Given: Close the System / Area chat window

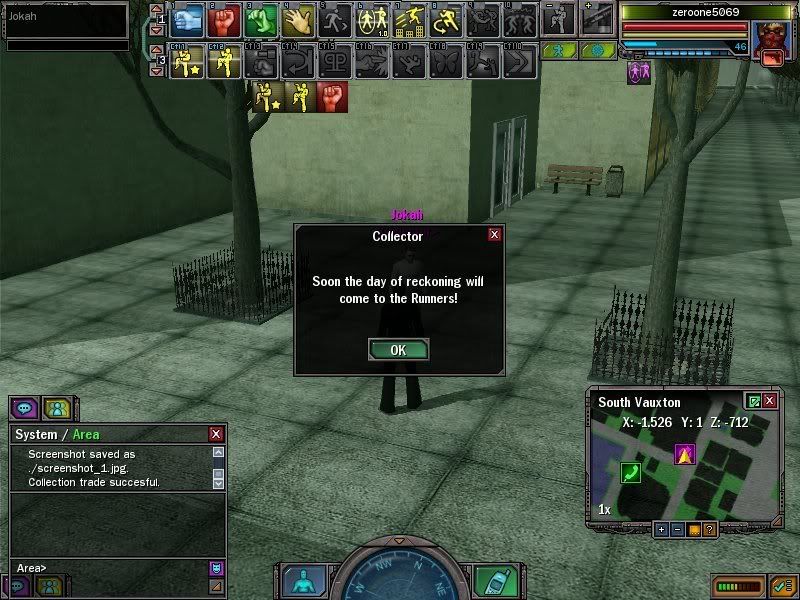Looking at the screenshot, I should click(216, 434).
